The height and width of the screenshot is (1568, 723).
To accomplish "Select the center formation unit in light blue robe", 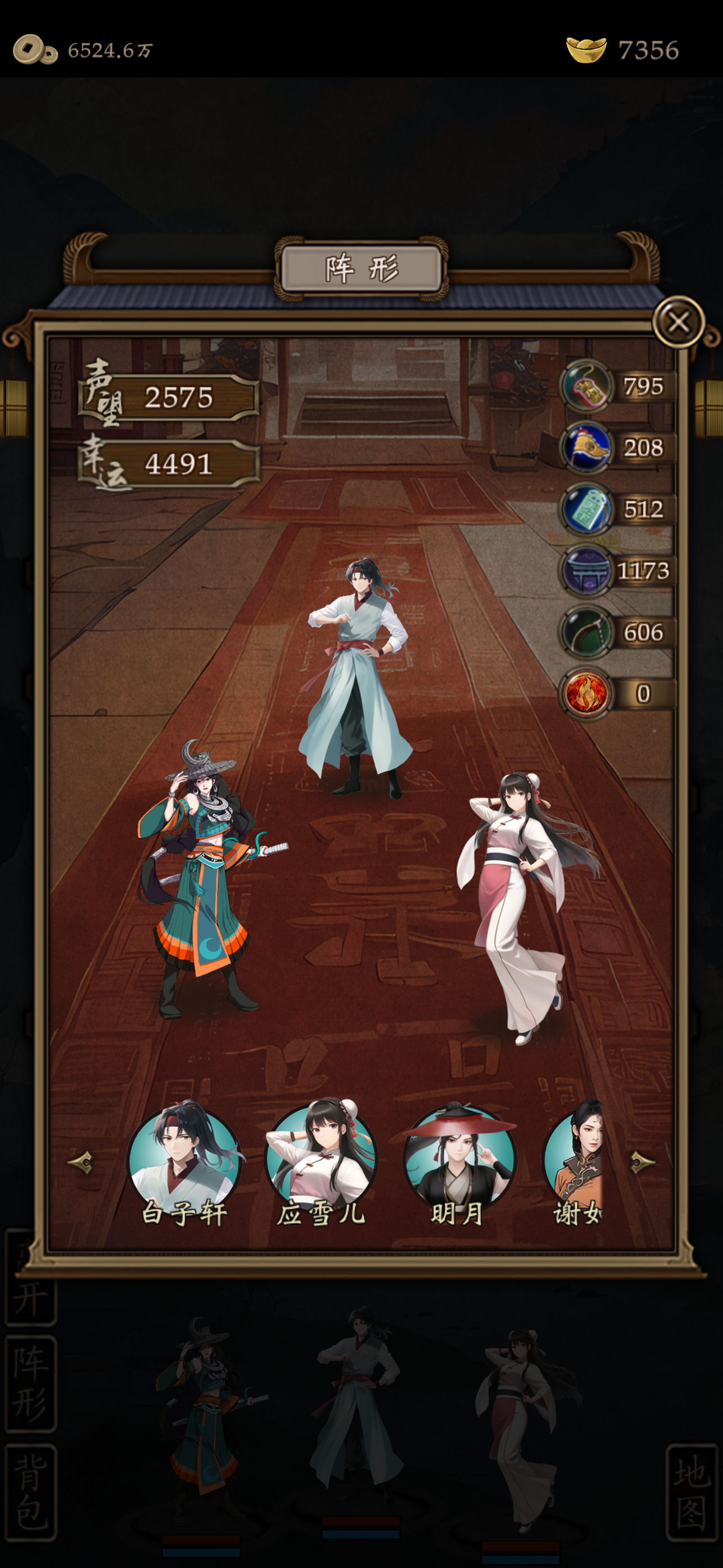I will [x=357, y=676].
